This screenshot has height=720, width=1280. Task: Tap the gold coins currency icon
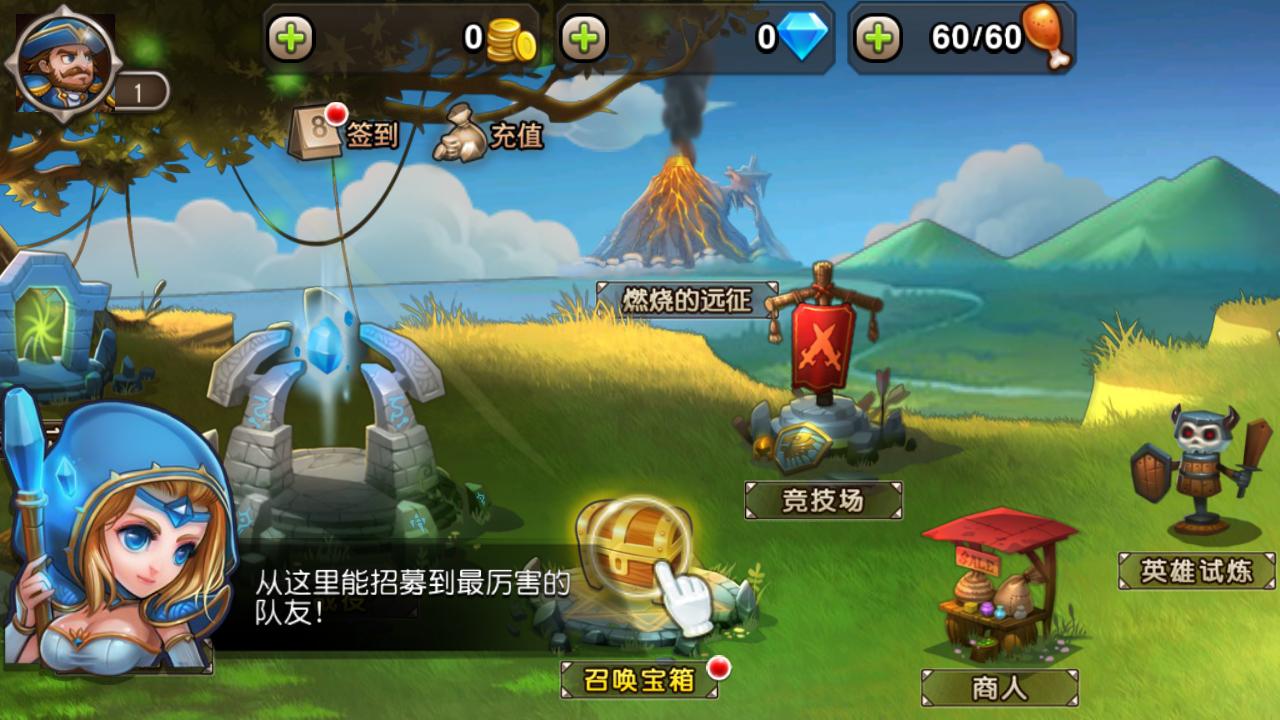508,37
